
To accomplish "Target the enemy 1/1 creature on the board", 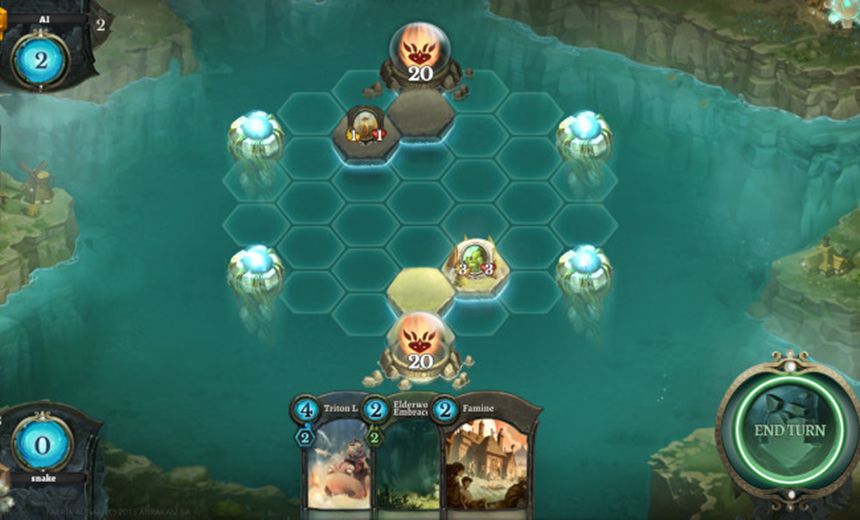I will [364, 128].
